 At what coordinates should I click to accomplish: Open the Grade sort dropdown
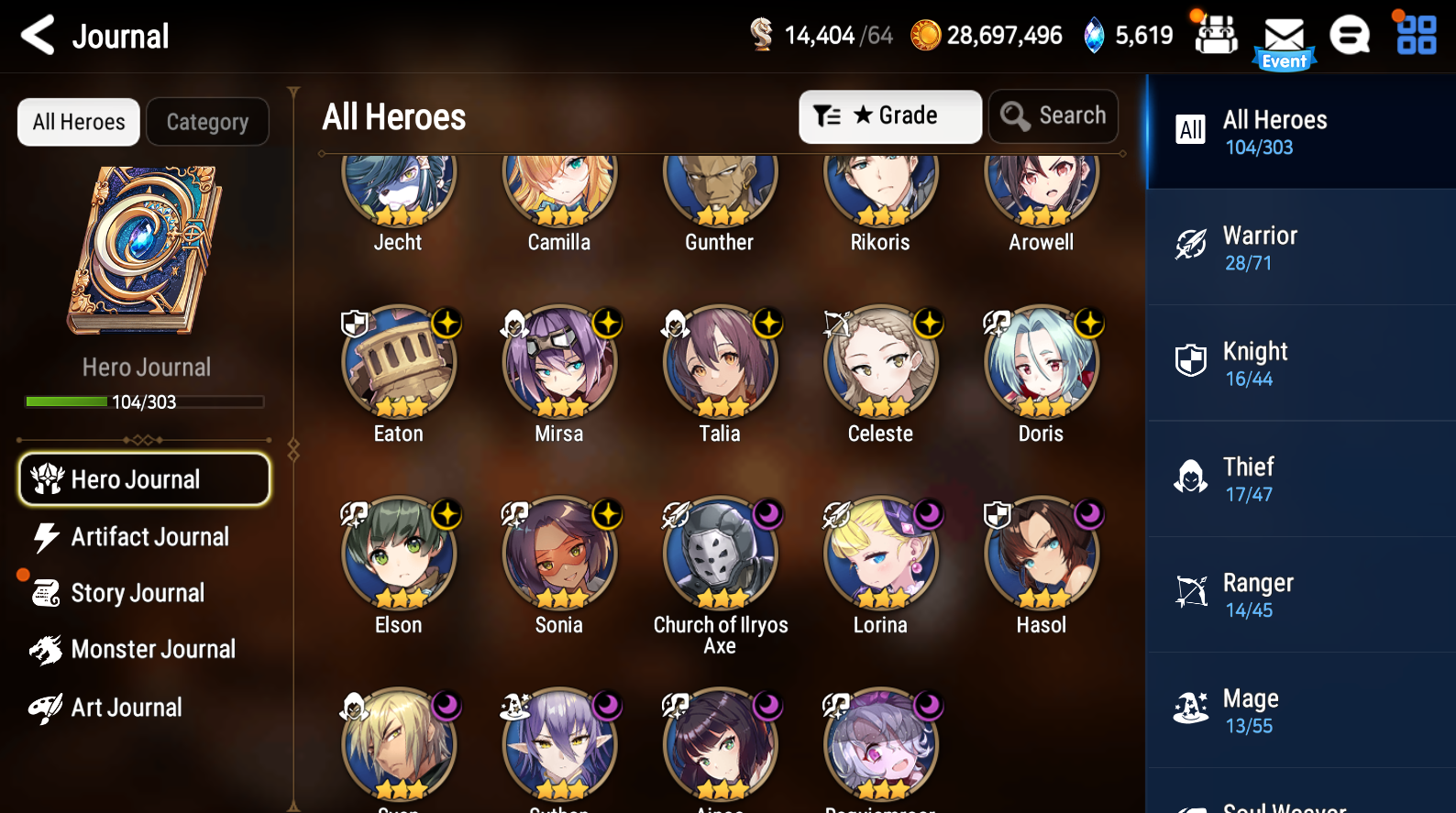888,115
